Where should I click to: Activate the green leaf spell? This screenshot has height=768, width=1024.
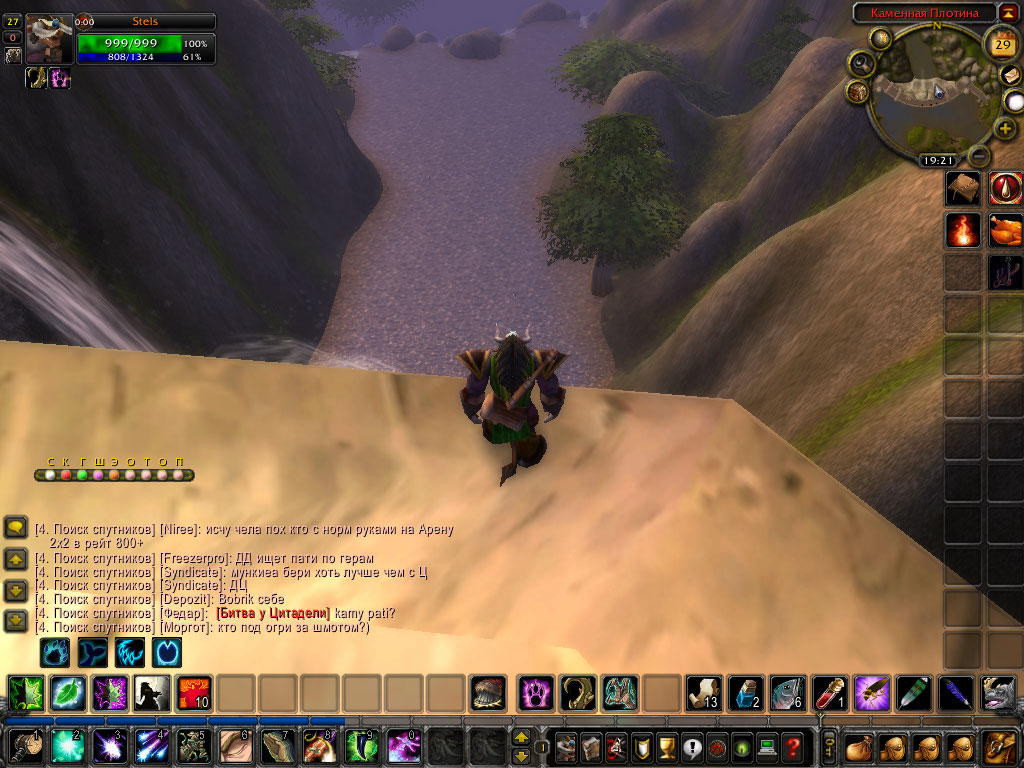(x=68, y=692)
